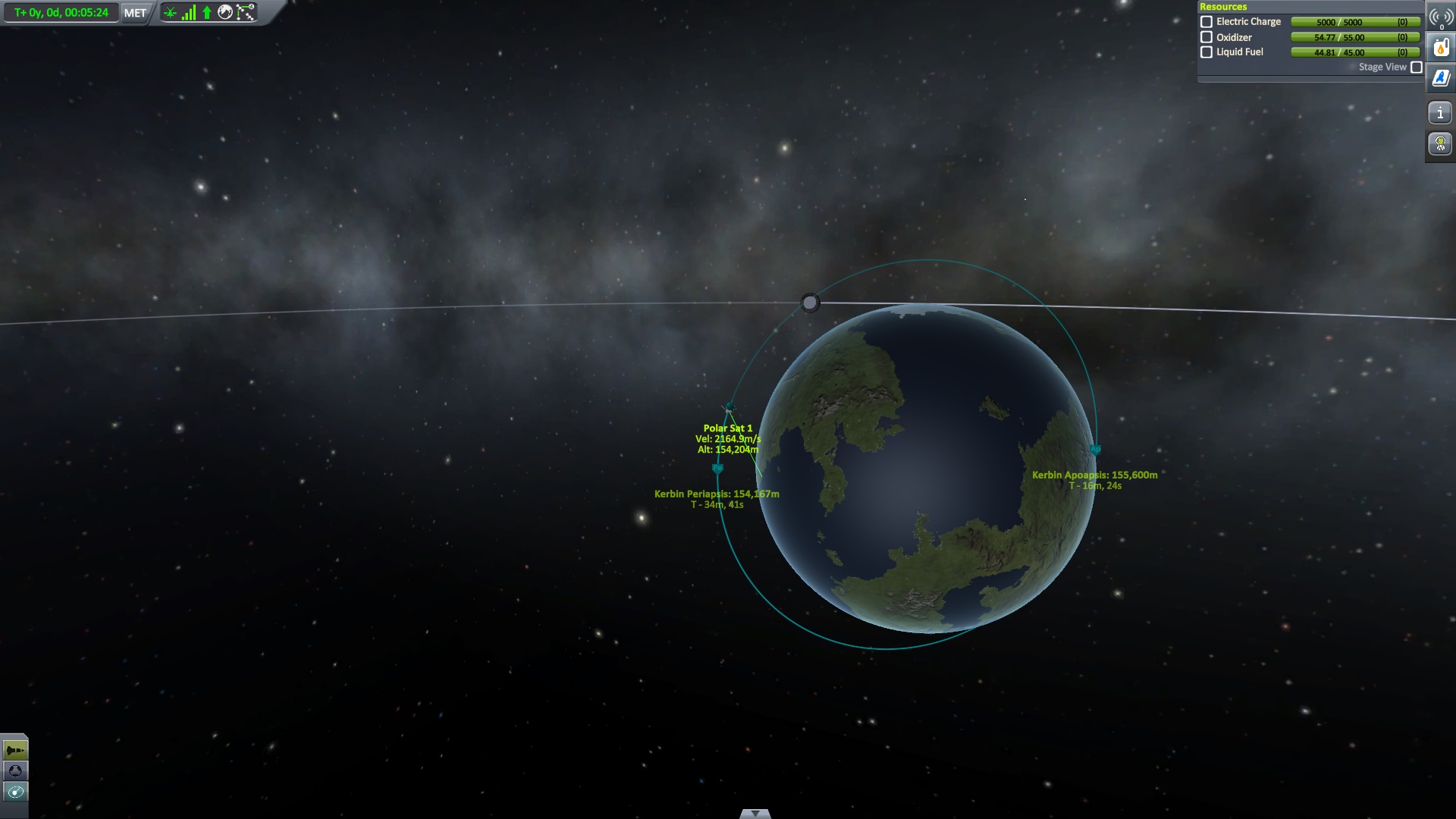Click the CommNet network mode icon
Screen dimensions: 1456x819
pyautogui.click(x=246, y=13)
